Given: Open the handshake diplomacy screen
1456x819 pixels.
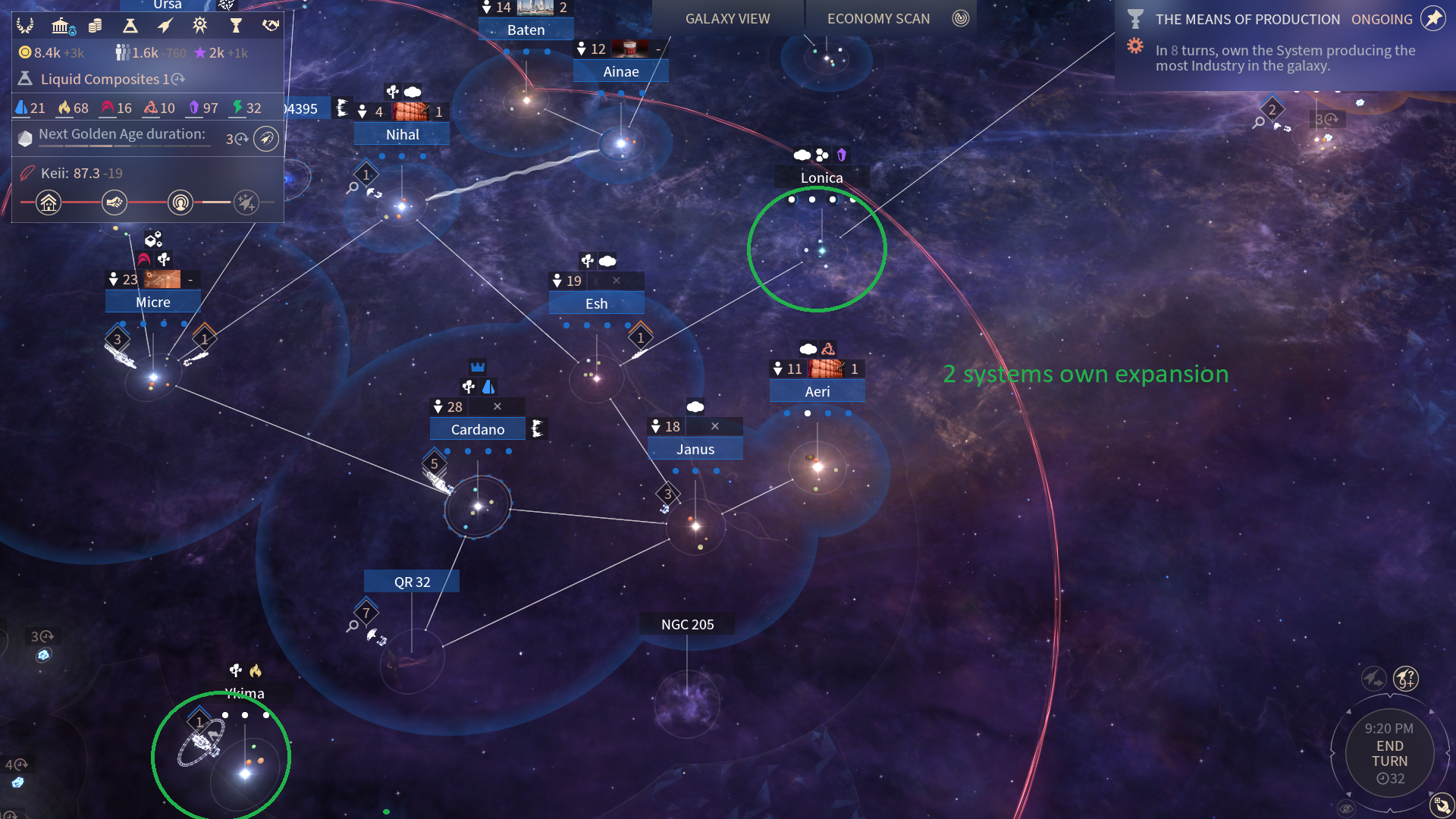Looking at the screenshot, I should [x=270, y=26].
